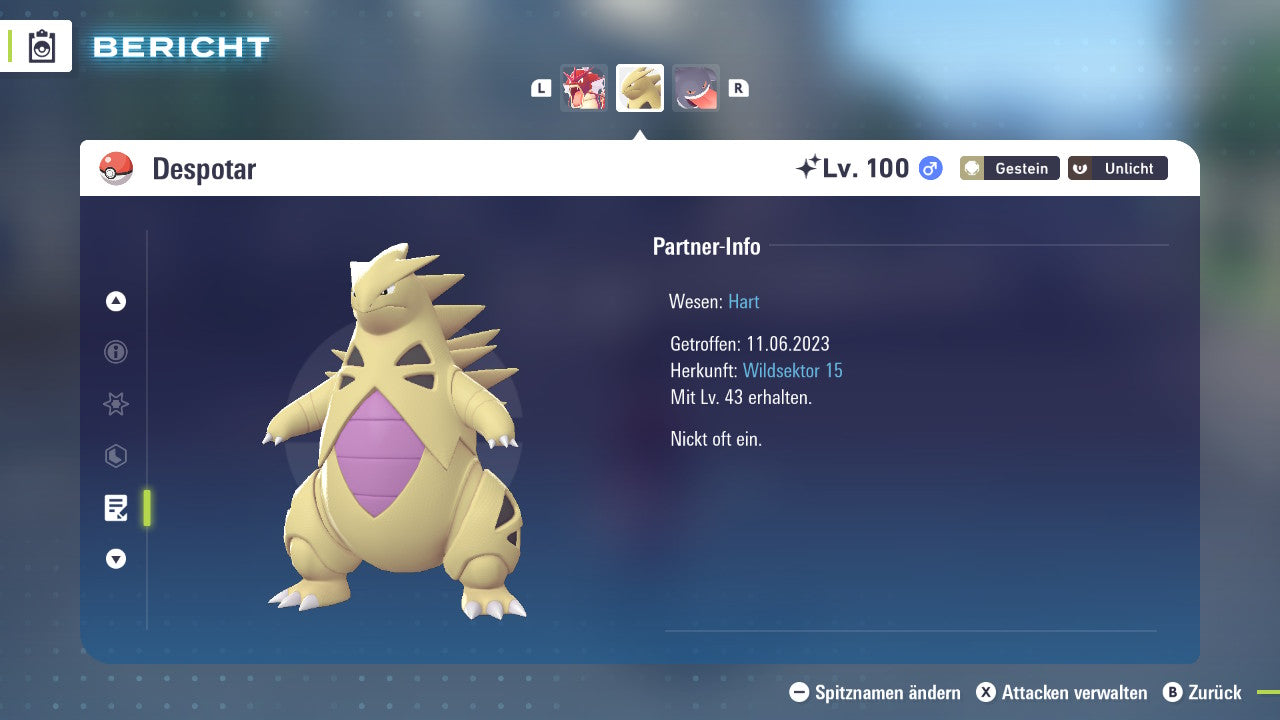Click the Gestein type badge

(1009, 168)
